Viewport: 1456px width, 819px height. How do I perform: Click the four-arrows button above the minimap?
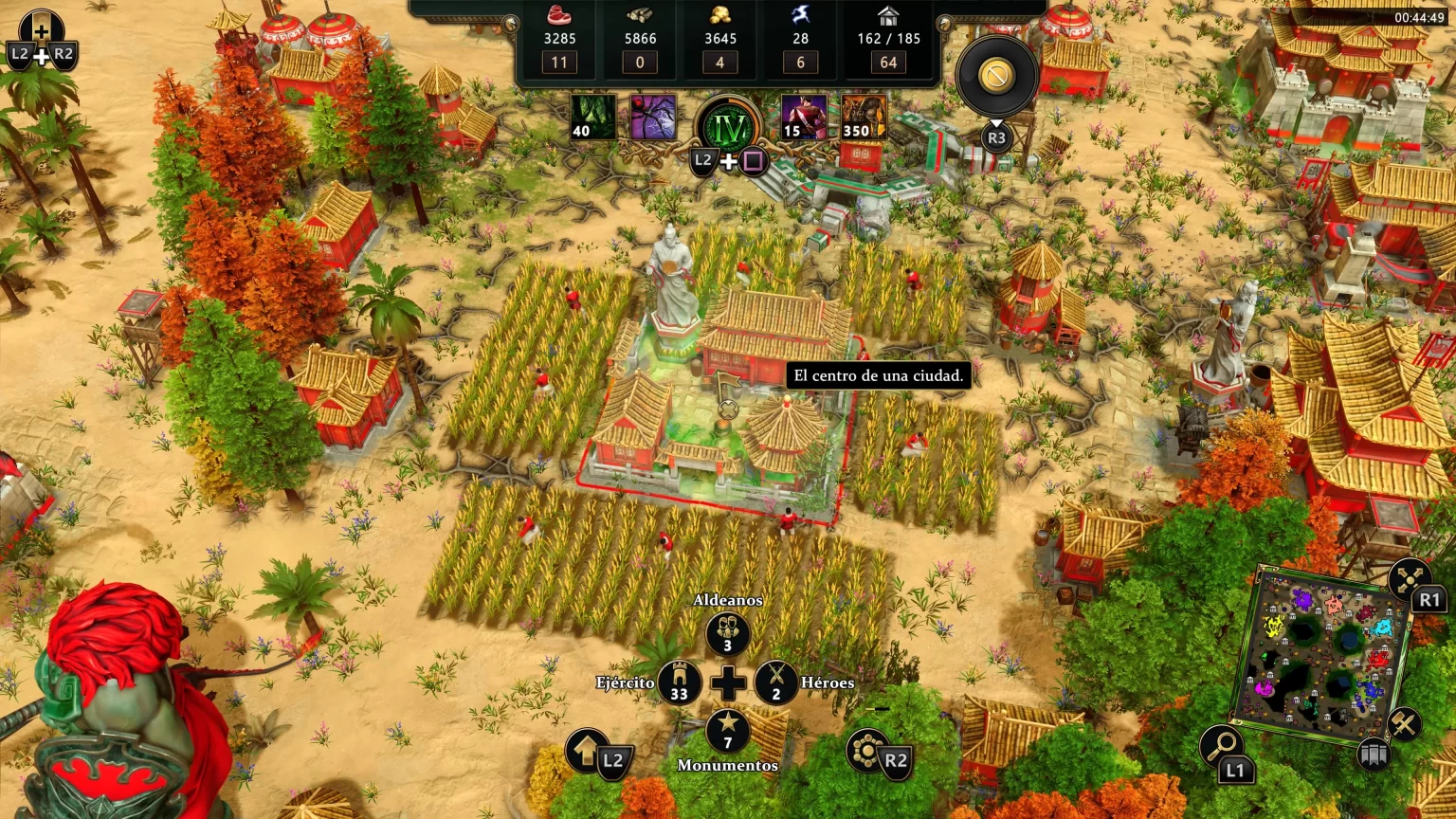tap(1410, 577)
